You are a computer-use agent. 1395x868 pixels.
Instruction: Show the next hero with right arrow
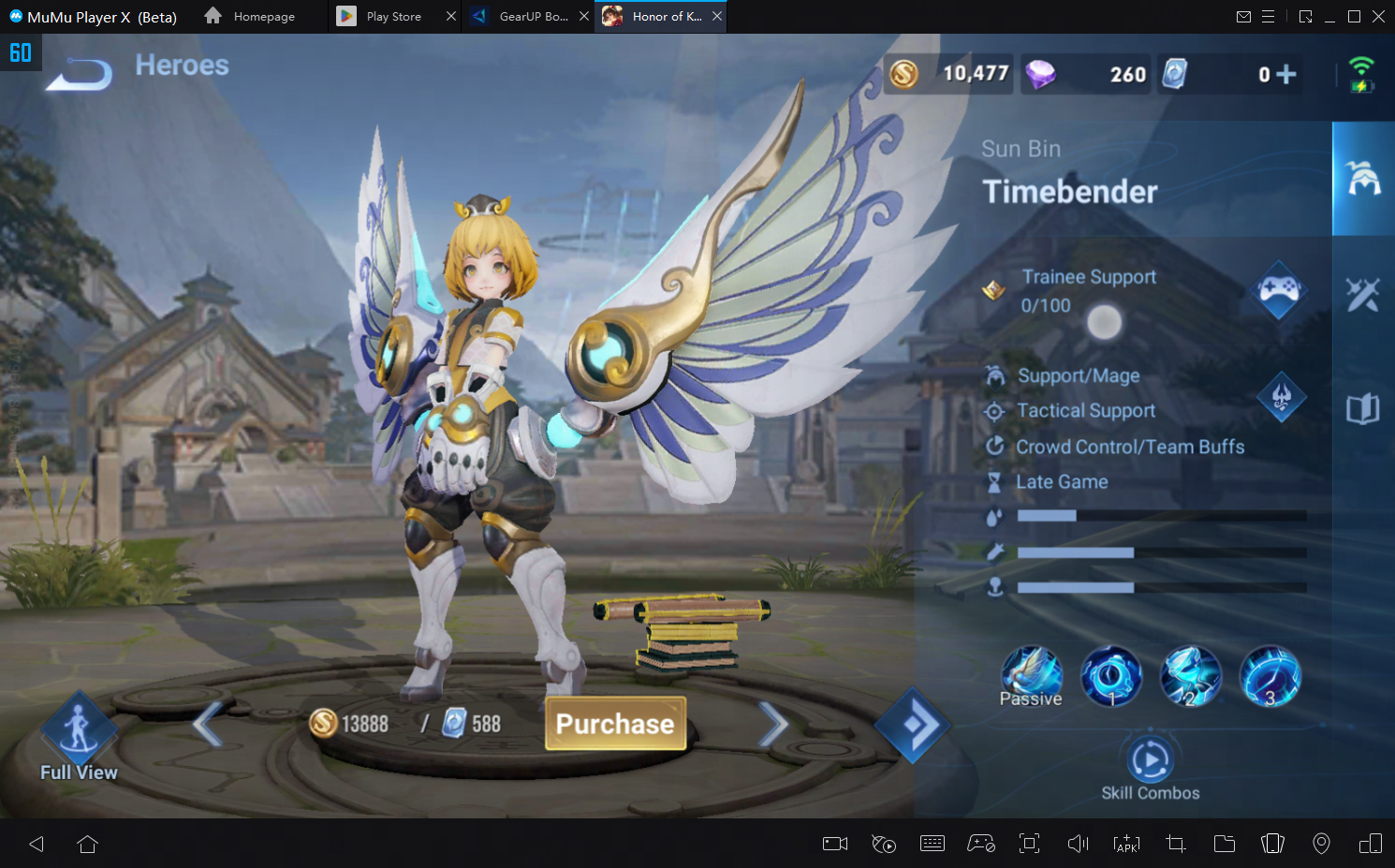click(772, 724)
